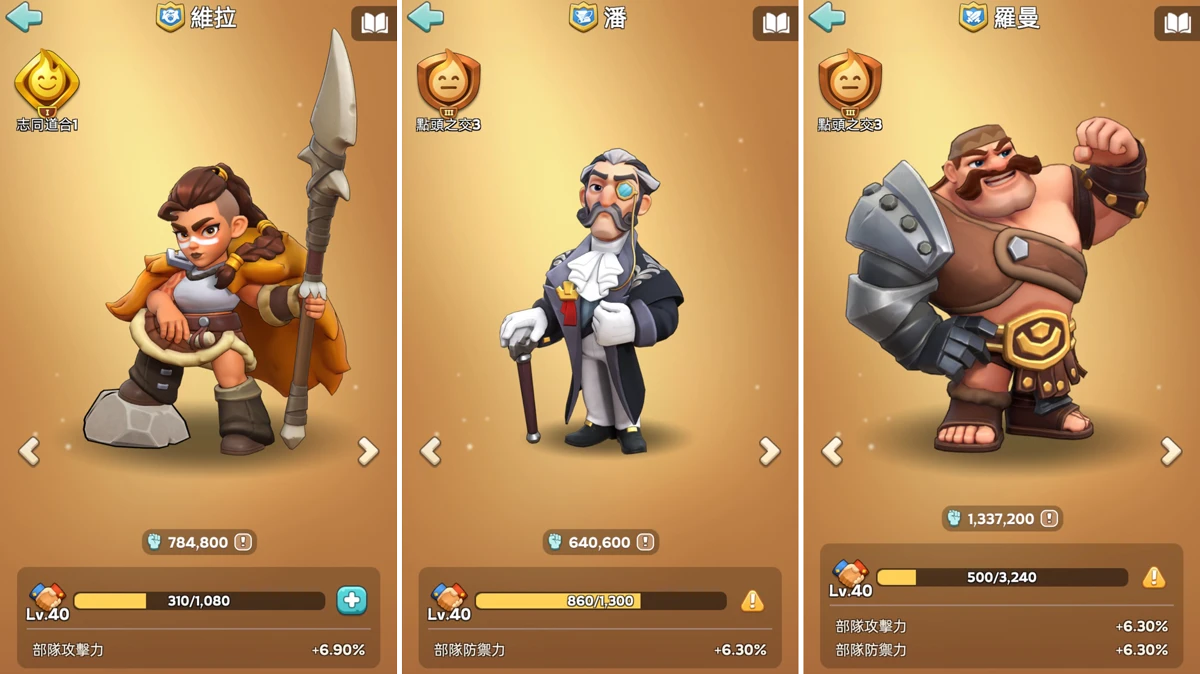This screenshot has height=674, width=1200.
Task: Show previous hero from 維拉's panel
Action: click(x=30, y=452)
